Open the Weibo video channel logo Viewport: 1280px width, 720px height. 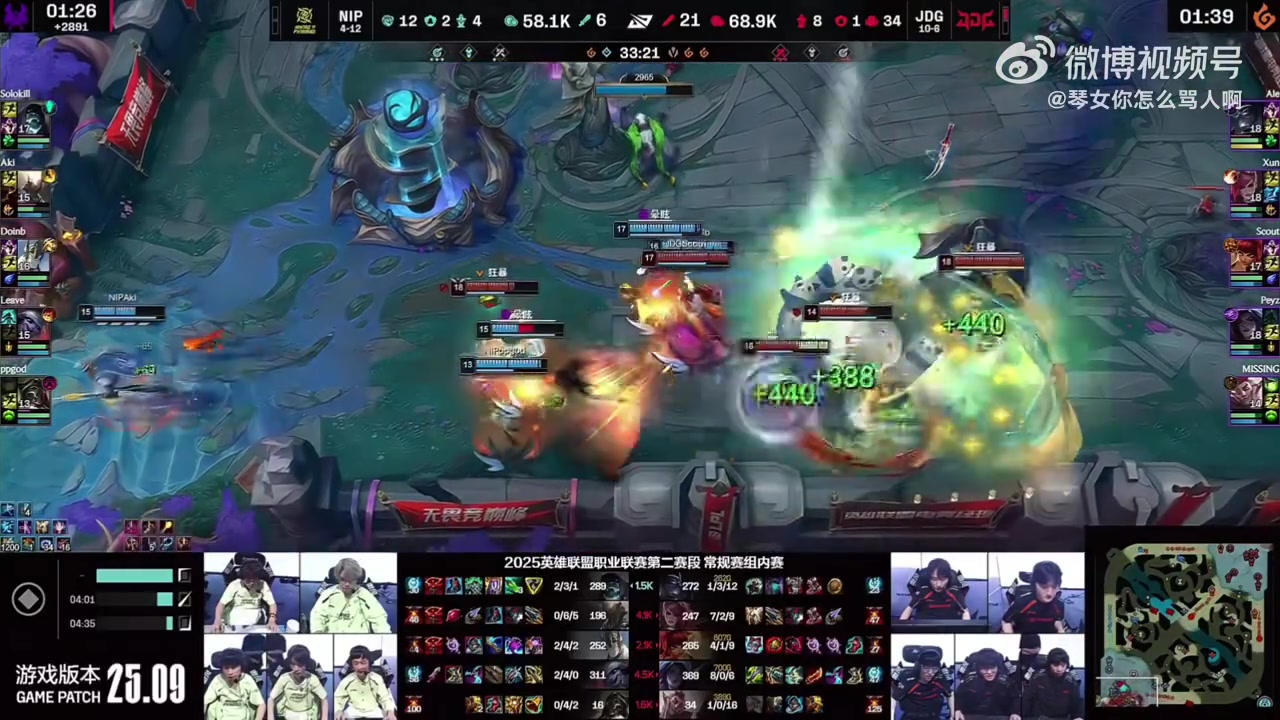pyautogui.click(x=1025, y=62)
